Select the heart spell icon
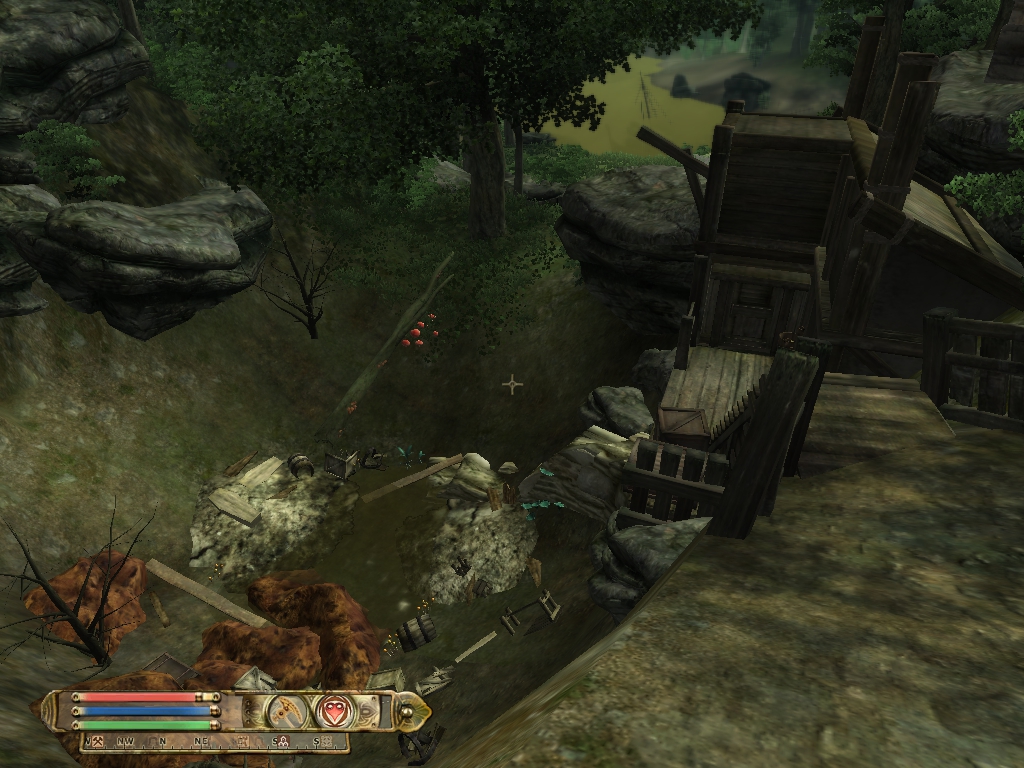The image size is (1024, 768). coord(334,711)
